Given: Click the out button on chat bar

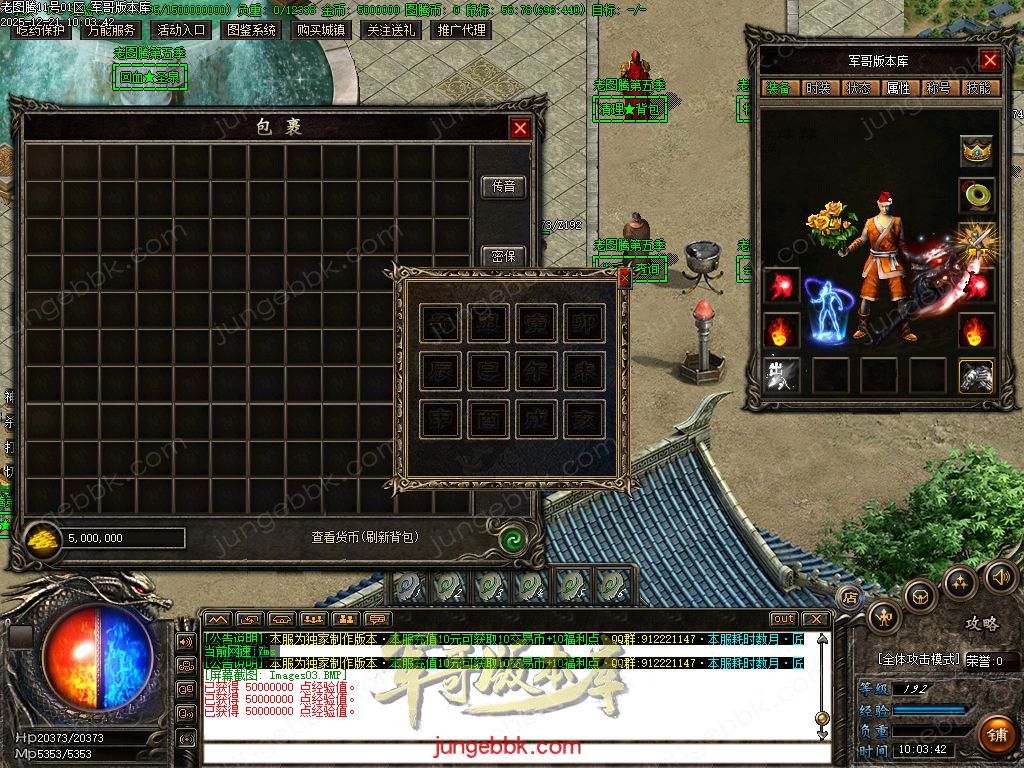Looking at the screenshot, I should 784,619.
